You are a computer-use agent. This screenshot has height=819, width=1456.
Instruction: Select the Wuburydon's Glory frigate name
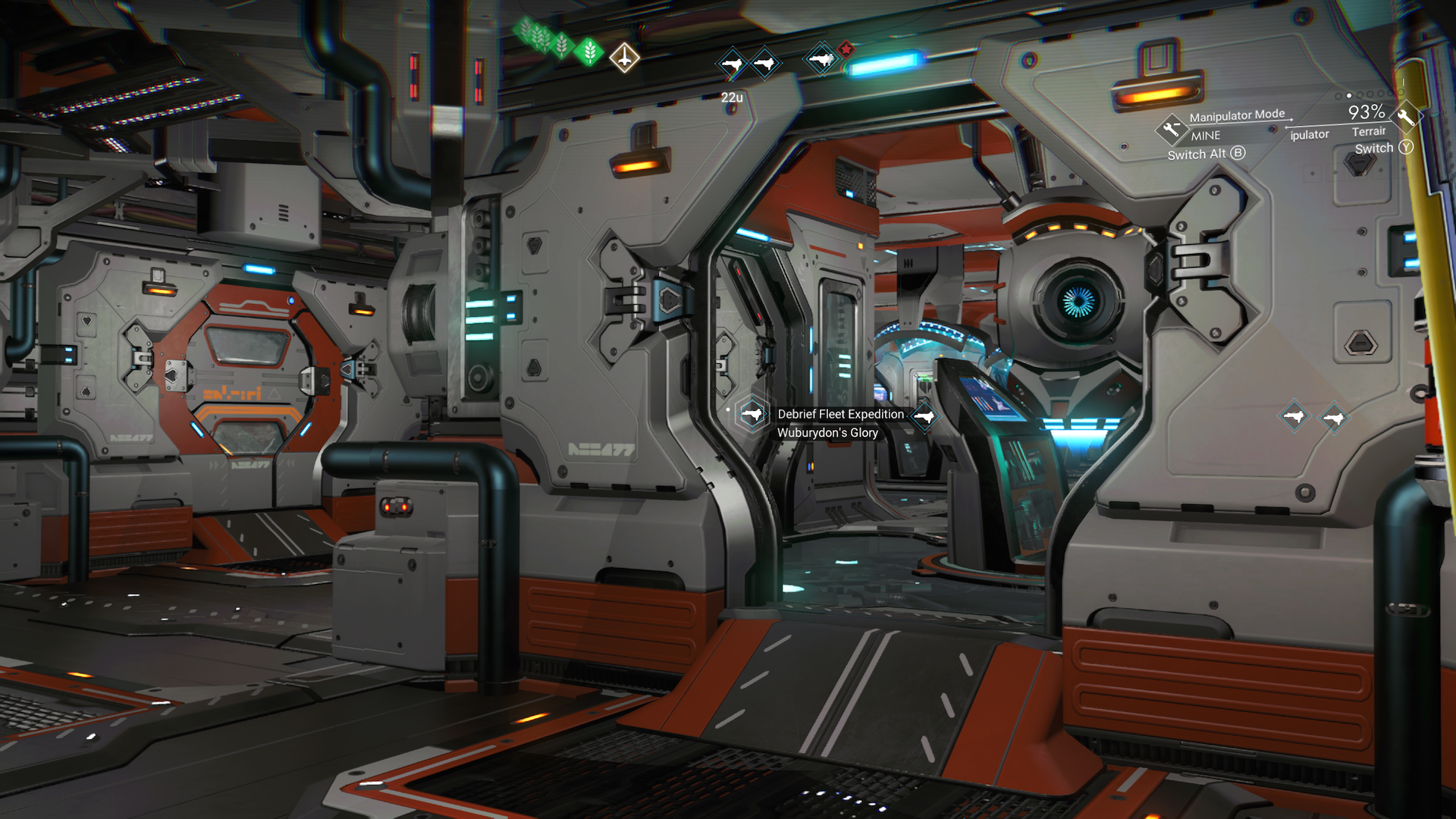point(827,432)
